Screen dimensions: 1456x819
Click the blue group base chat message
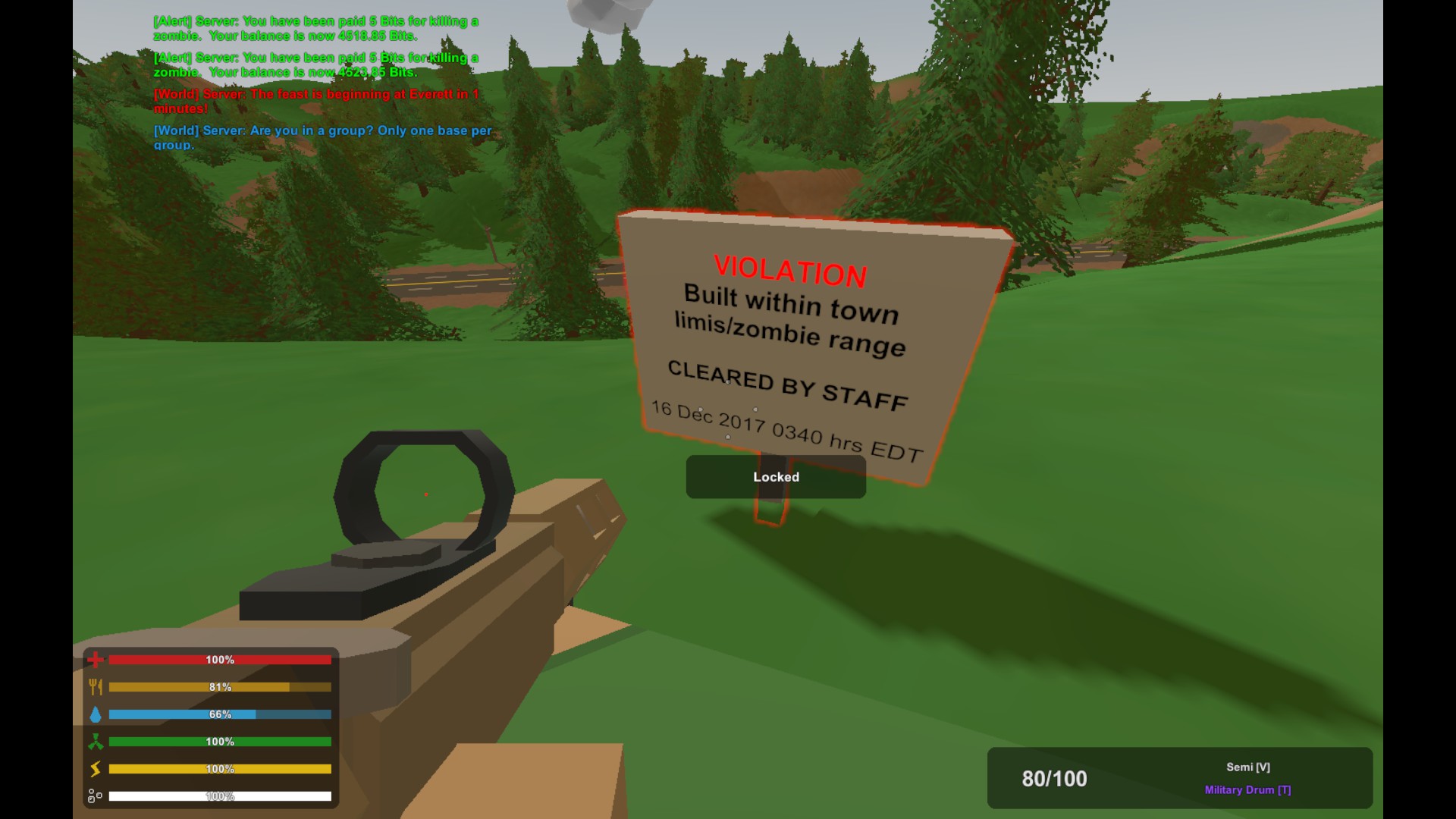322,137
